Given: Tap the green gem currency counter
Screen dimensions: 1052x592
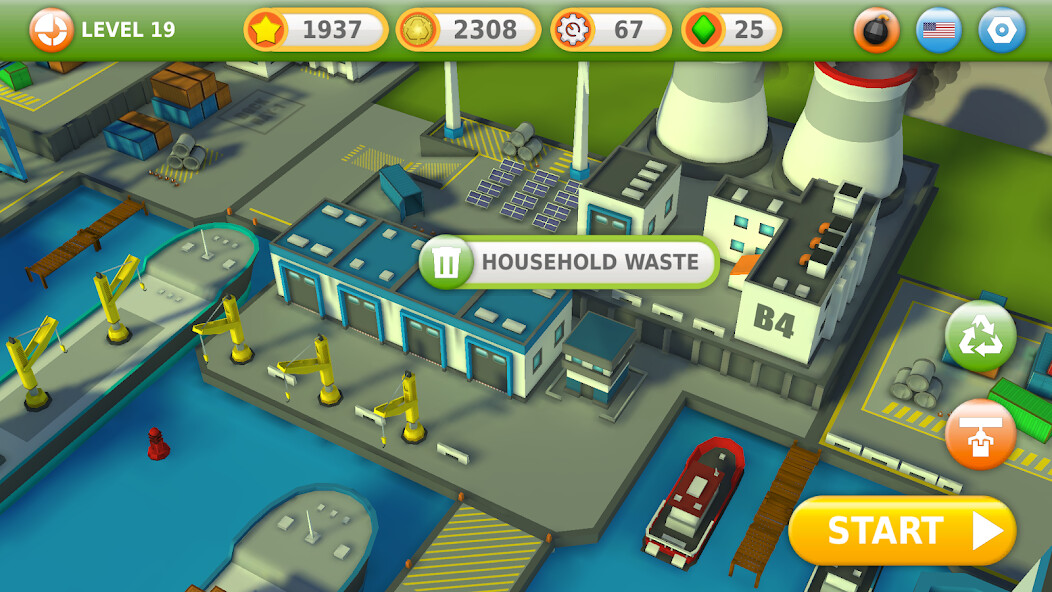Looking at the screenshot, I should tap(732, 30).
